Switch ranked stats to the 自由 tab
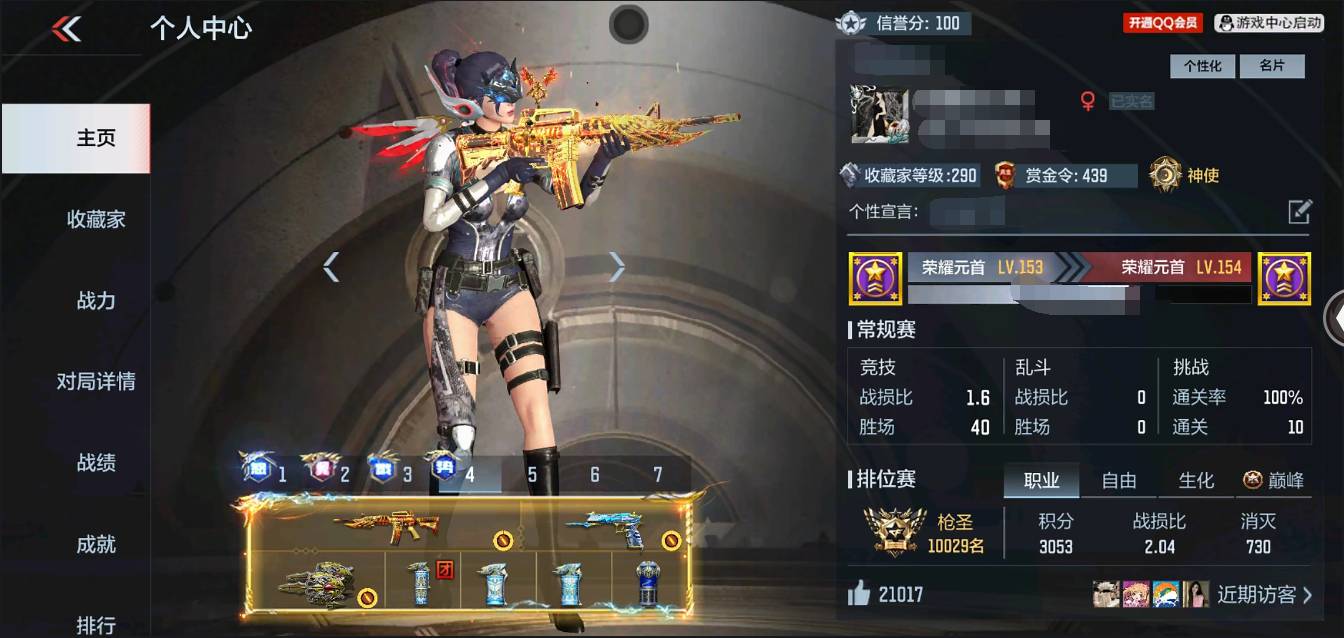This screenshot has width=1344, height=638. (x=1119, y=481)
